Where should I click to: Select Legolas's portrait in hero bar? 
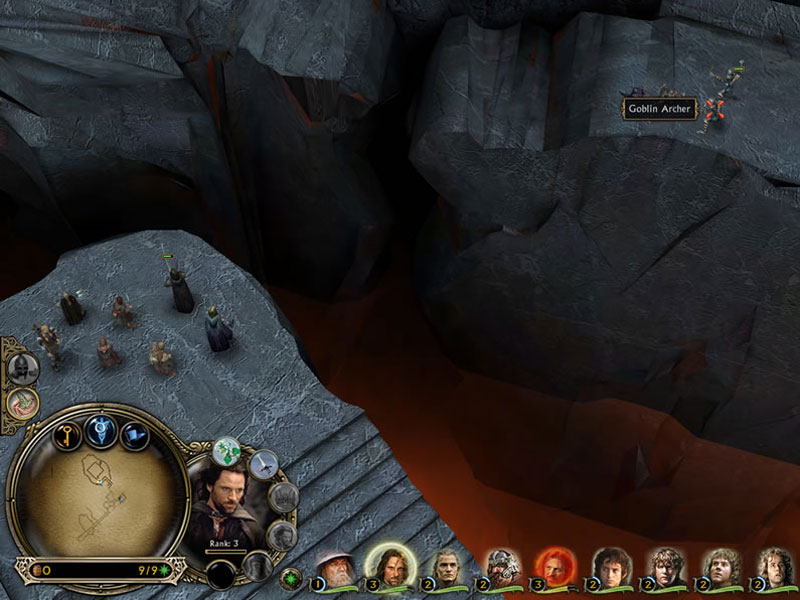click(x=445, y=567)
